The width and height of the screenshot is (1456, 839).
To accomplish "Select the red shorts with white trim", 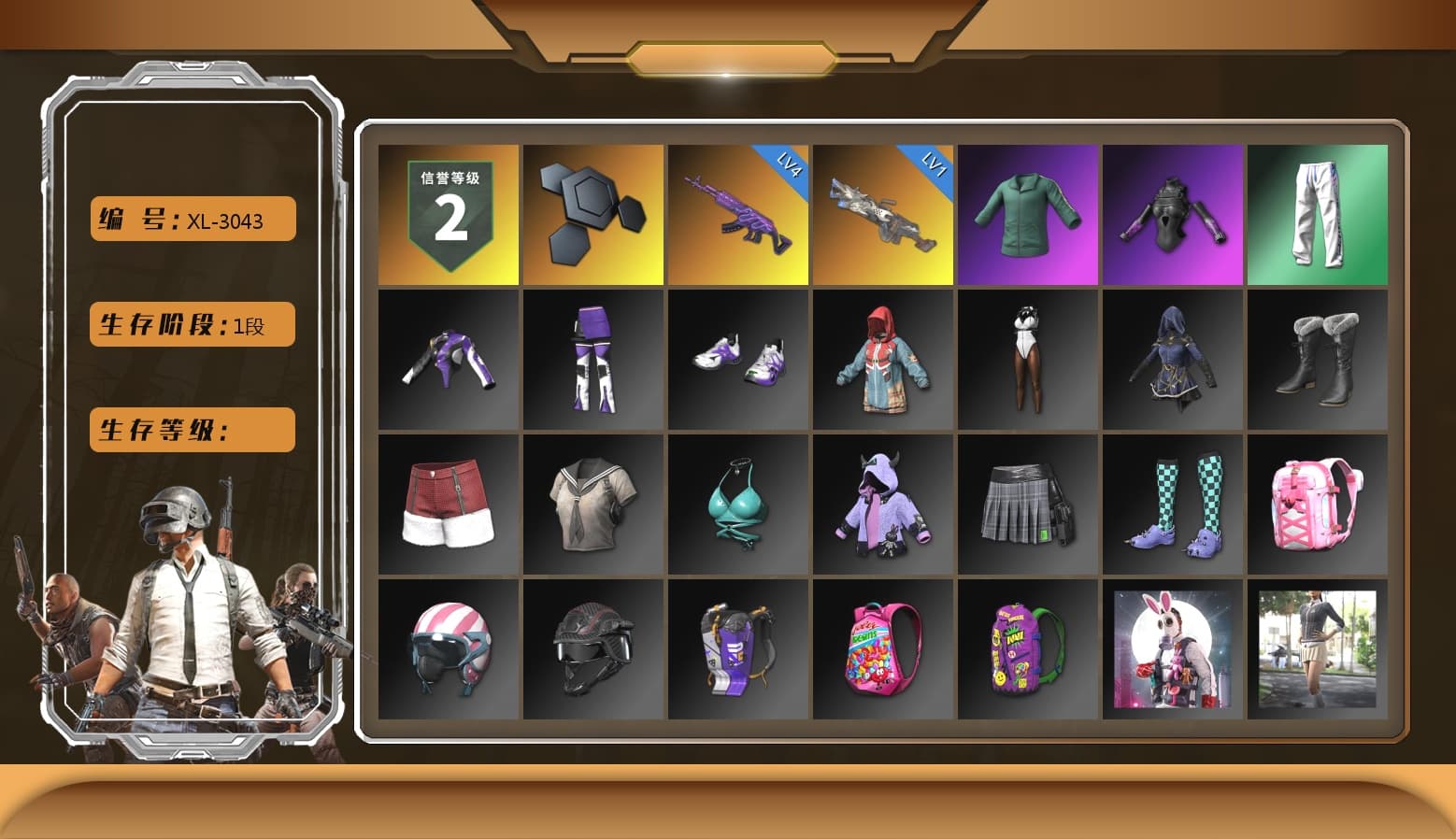I will coord(447,505).
